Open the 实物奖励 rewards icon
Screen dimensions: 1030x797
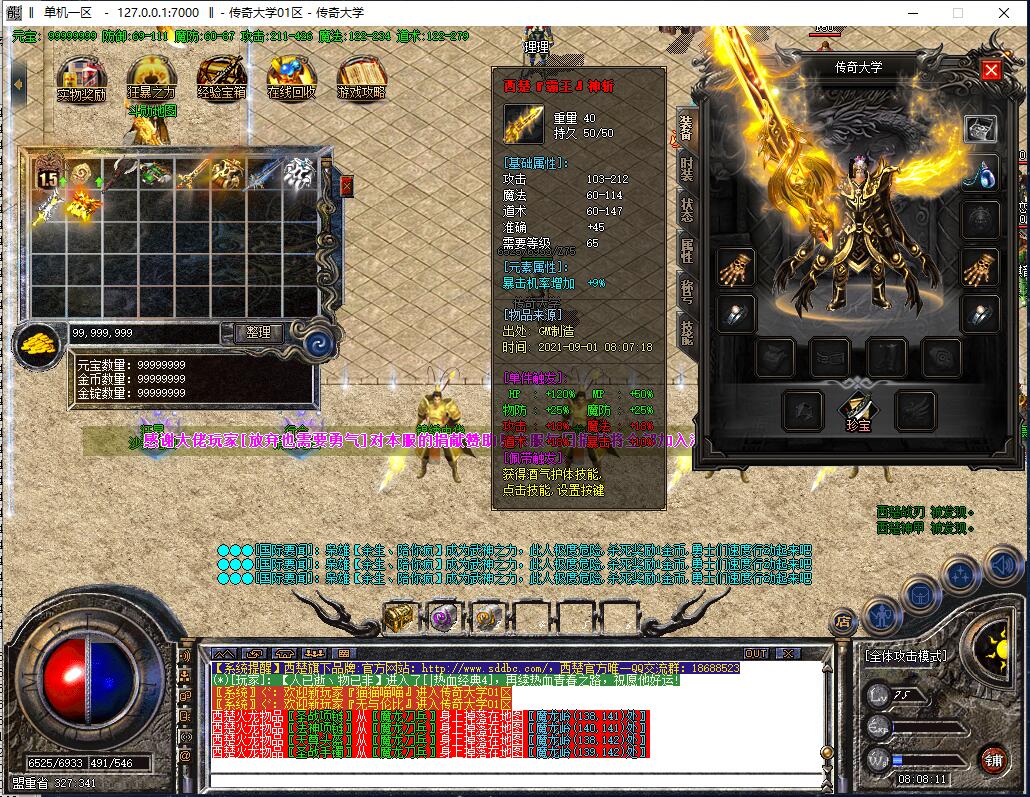pyautogui.click(x=81, y=78)
